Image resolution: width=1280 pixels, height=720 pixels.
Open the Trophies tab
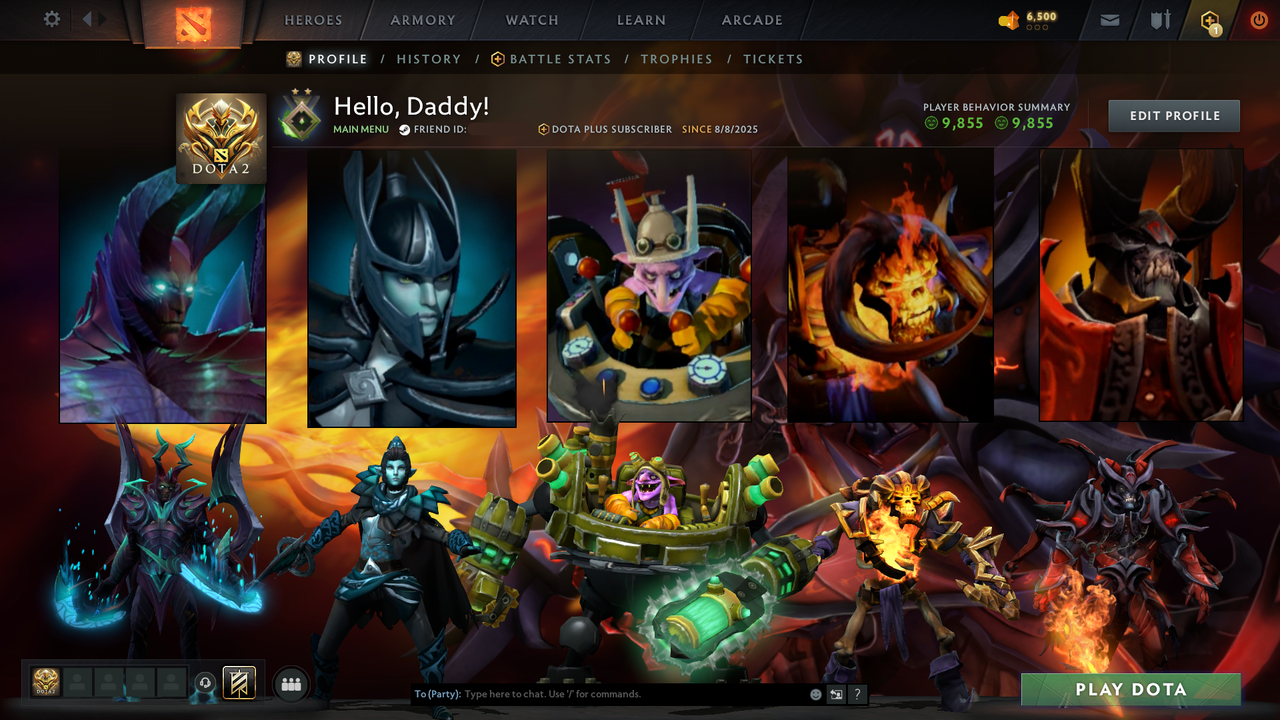pos(676,59)
